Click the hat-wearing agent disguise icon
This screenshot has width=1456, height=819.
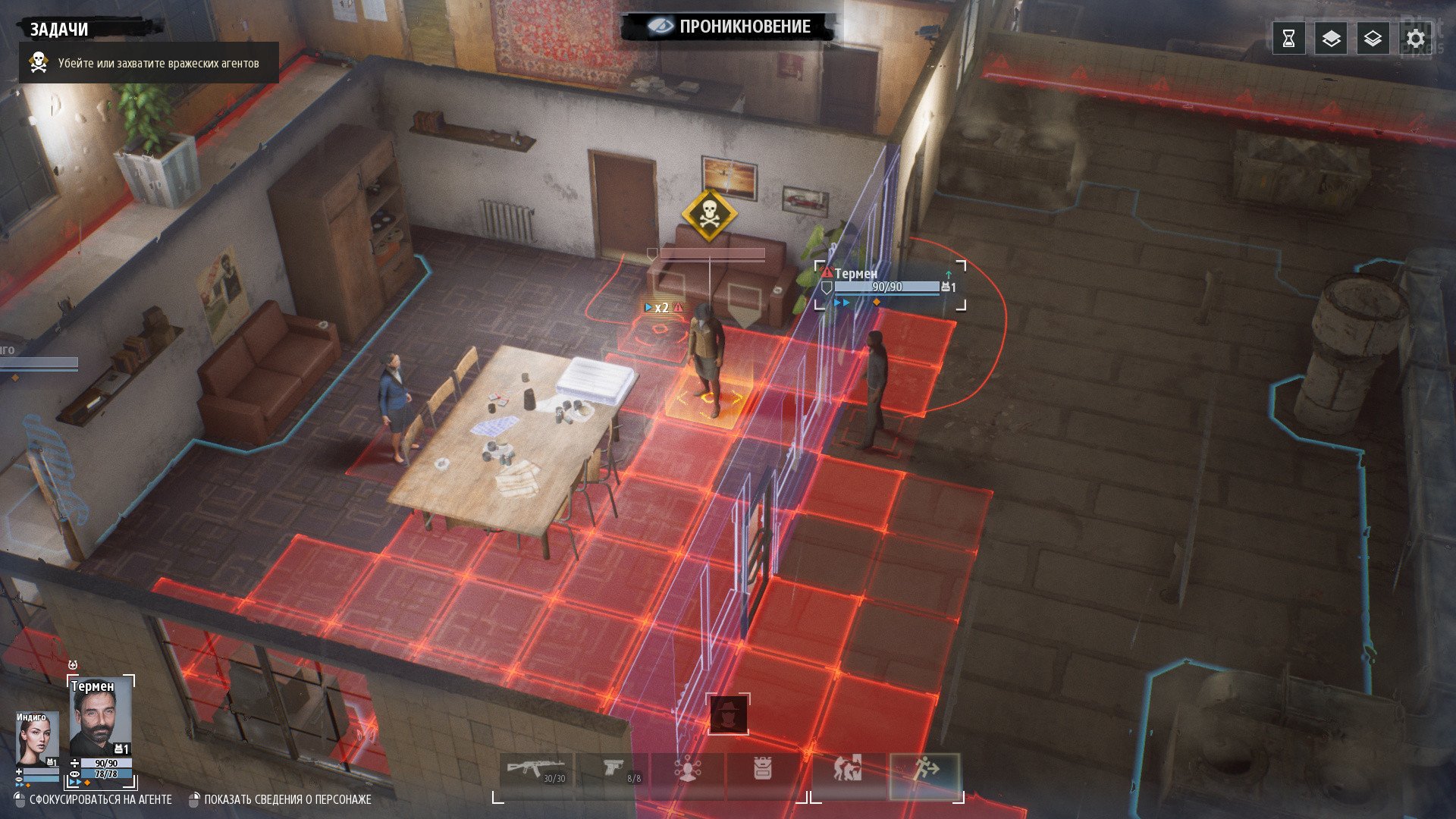[x=728, y=714]
